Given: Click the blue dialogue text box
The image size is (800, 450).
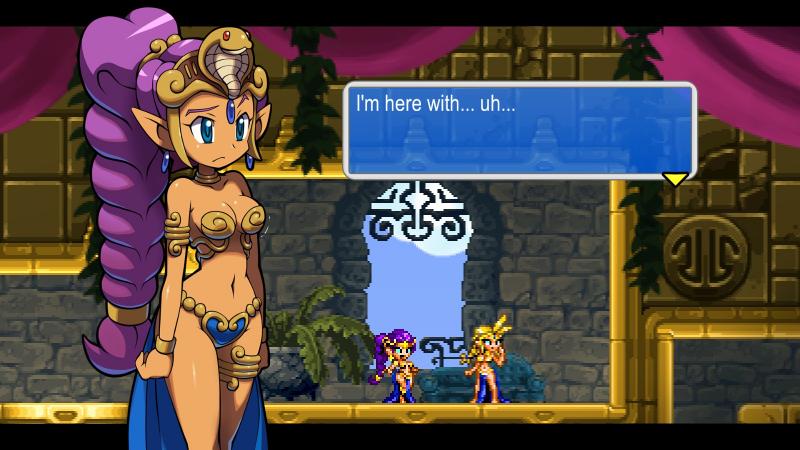Looking at the screenshot, I should [x=519, y=130].
